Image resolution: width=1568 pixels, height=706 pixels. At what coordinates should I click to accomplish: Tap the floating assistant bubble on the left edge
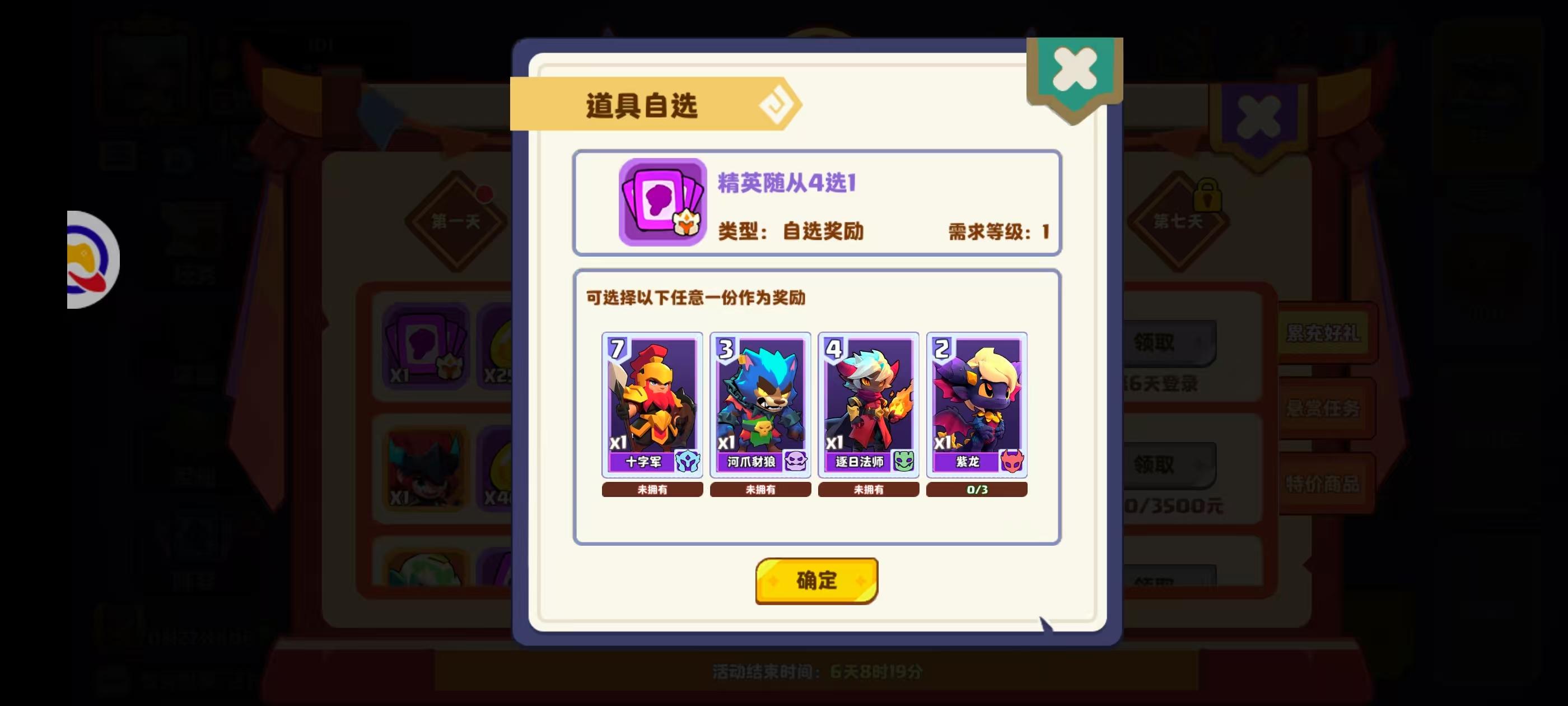point(90,258)
